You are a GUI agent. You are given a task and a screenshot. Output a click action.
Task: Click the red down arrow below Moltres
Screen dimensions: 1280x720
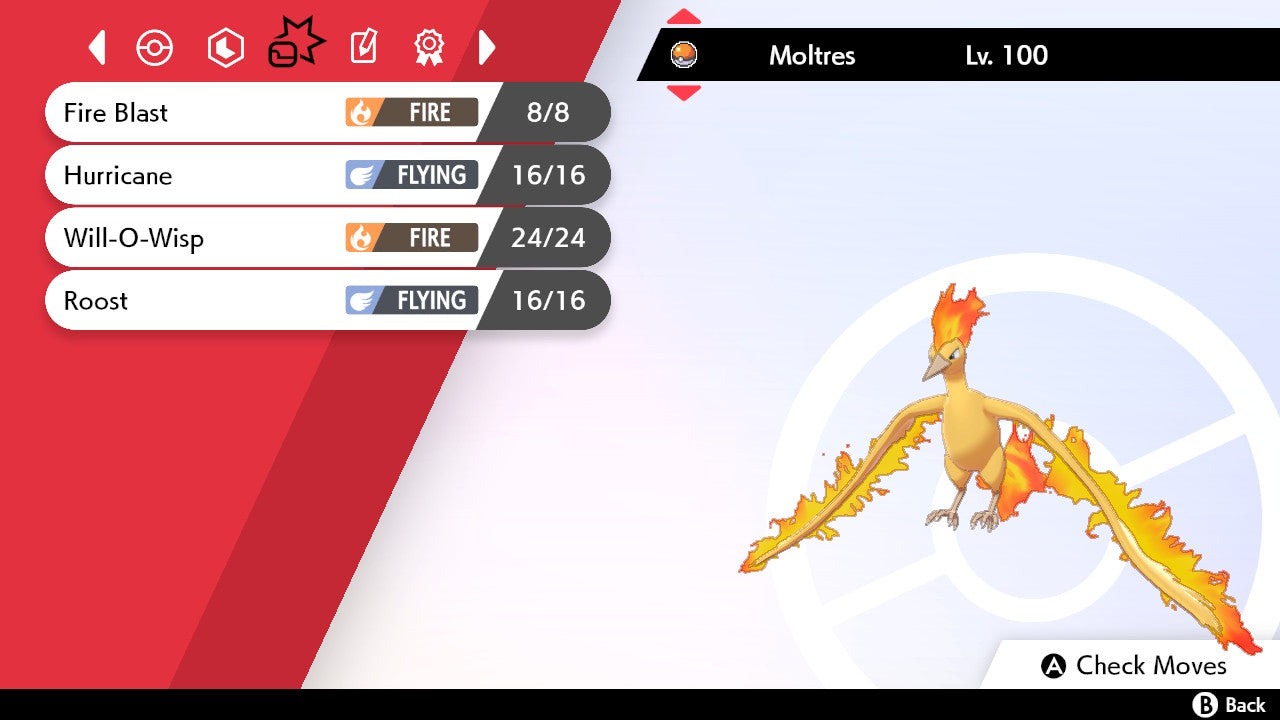tap(684, 93)
